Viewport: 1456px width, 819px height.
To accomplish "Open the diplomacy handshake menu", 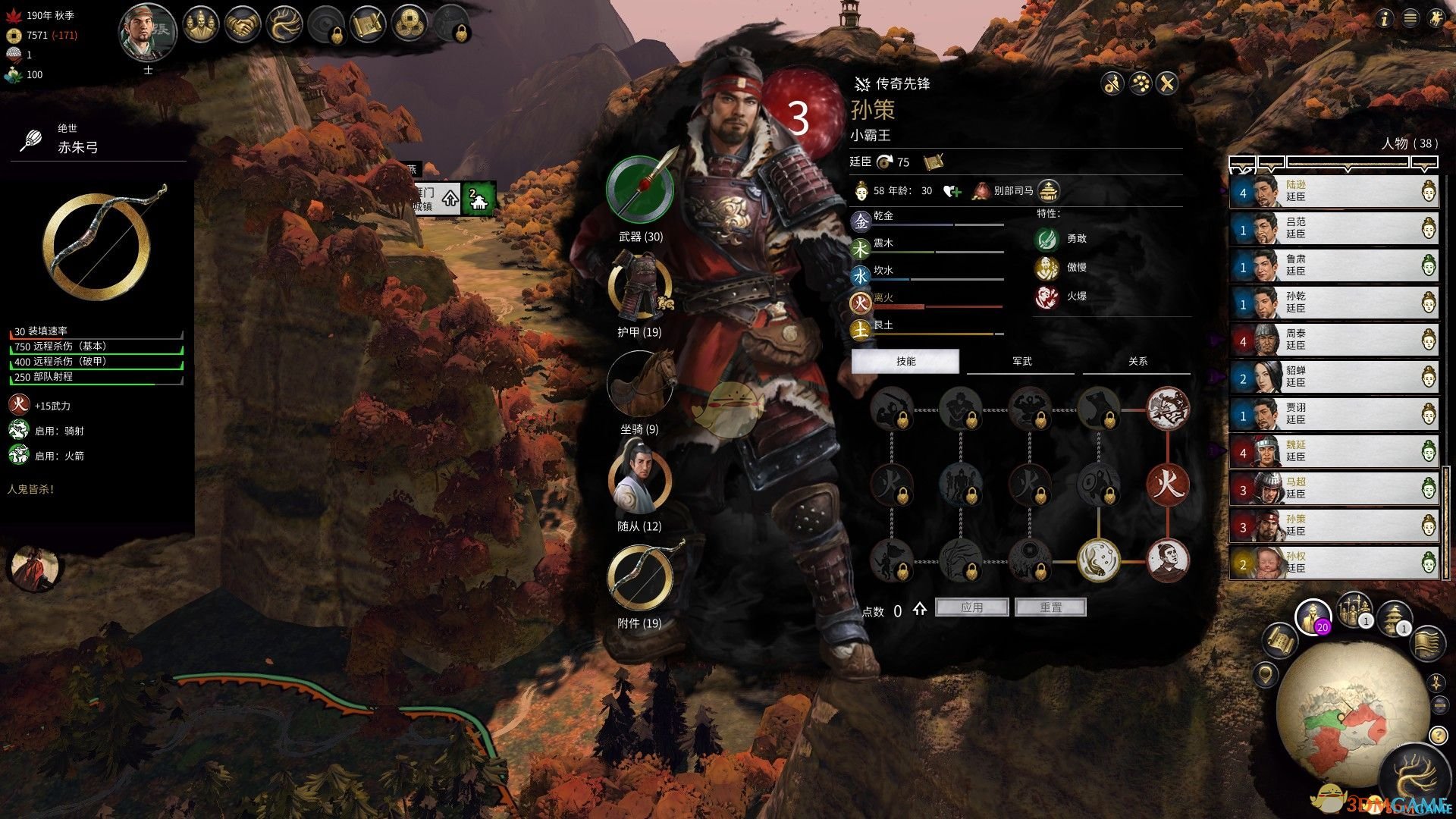I will [243, 26].
